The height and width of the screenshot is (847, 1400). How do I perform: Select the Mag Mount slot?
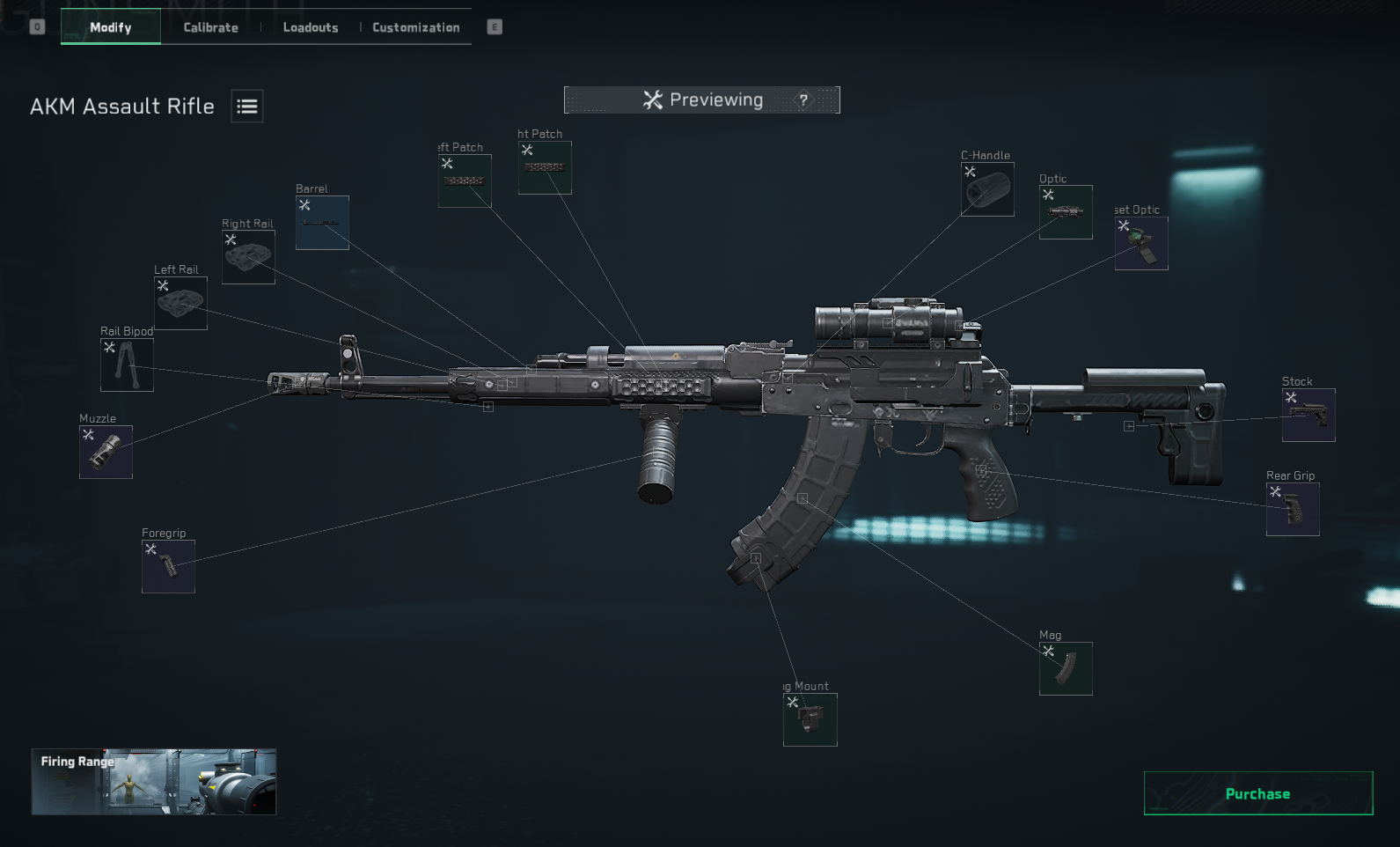point(810,719)
